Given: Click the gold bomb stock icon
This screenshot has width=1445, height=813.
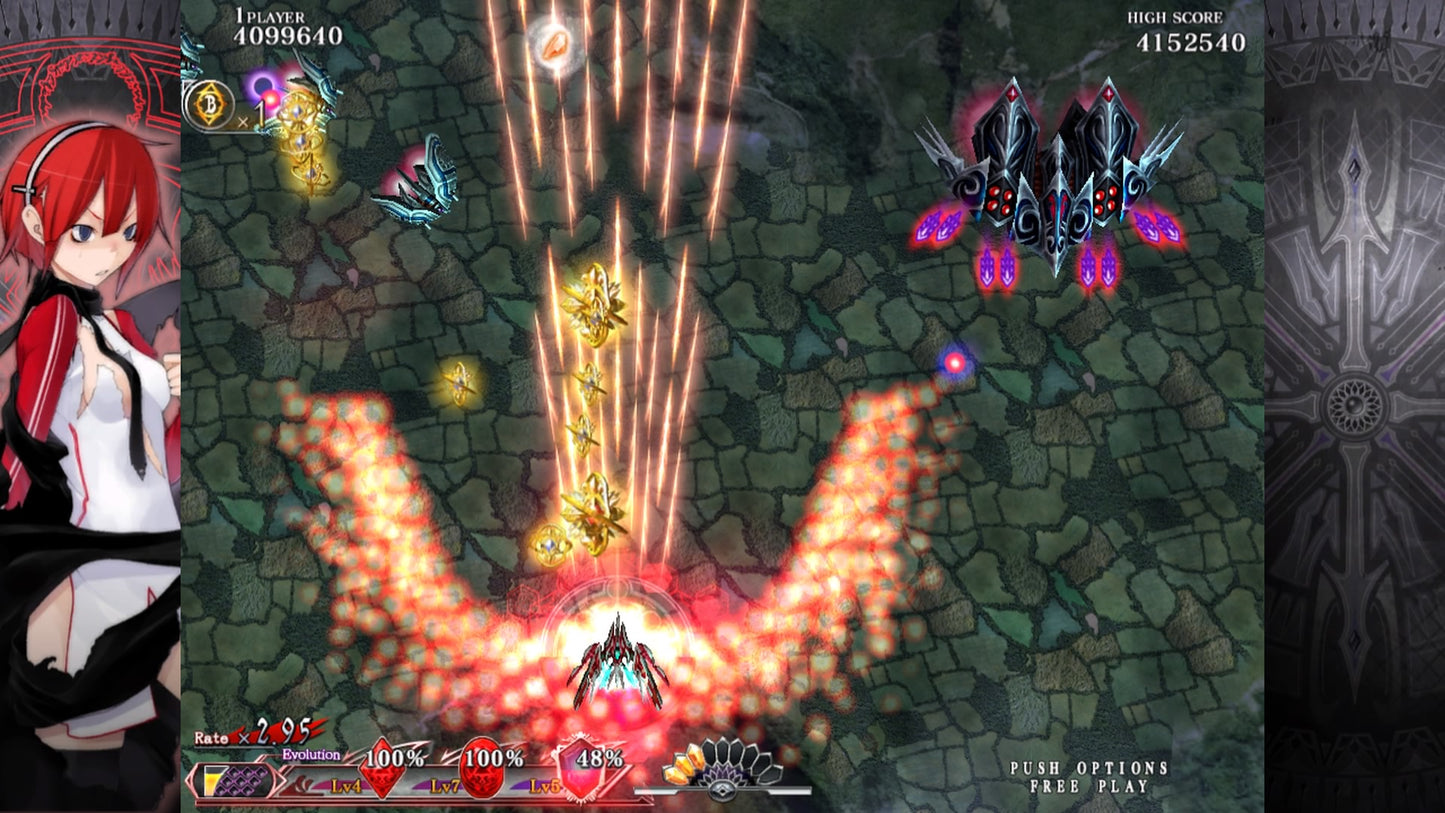Looking at the screenshot, I should [208, 105].
